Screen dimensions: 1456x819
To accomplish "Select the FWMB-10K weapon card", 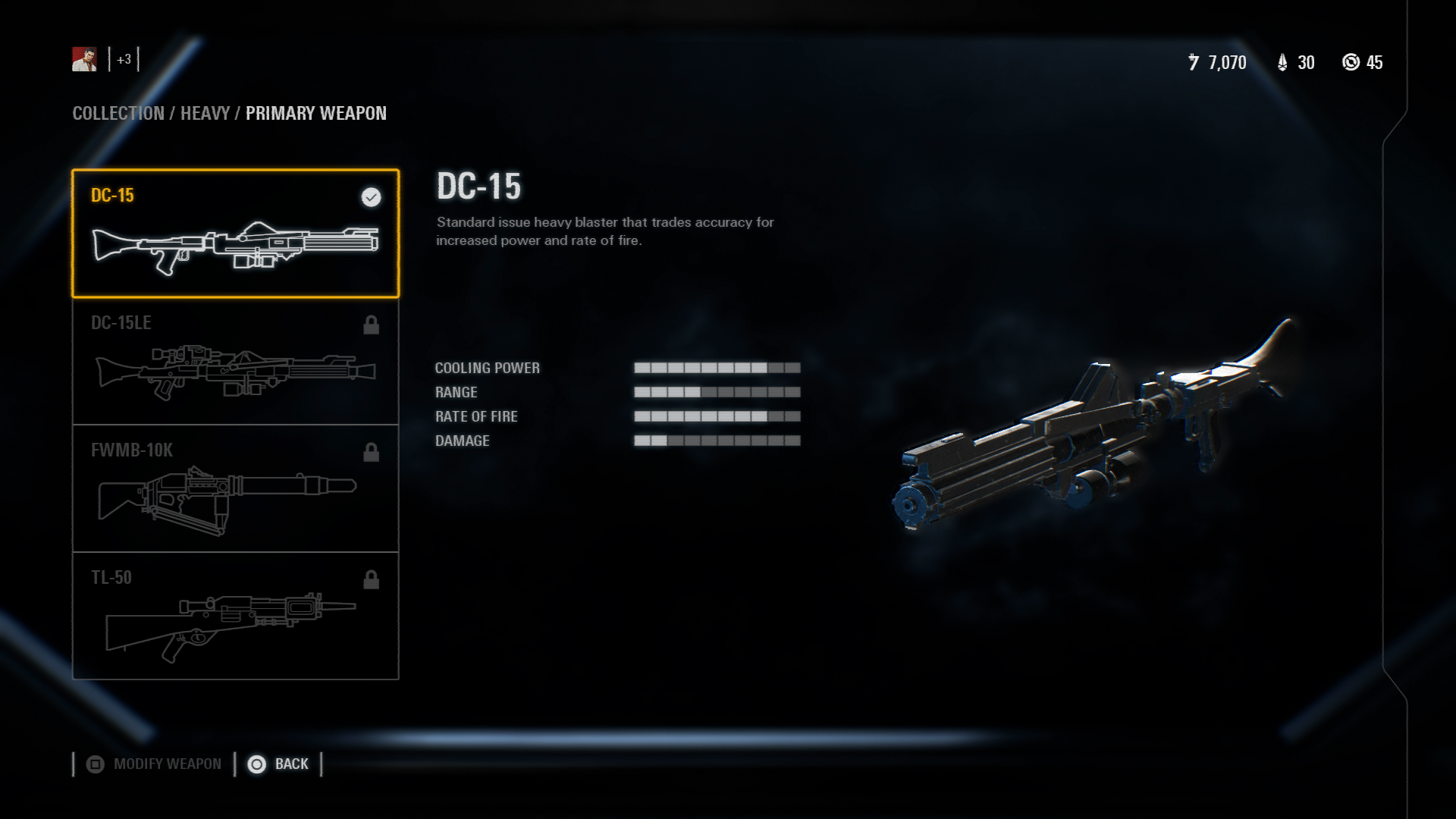I will [235, 488].
